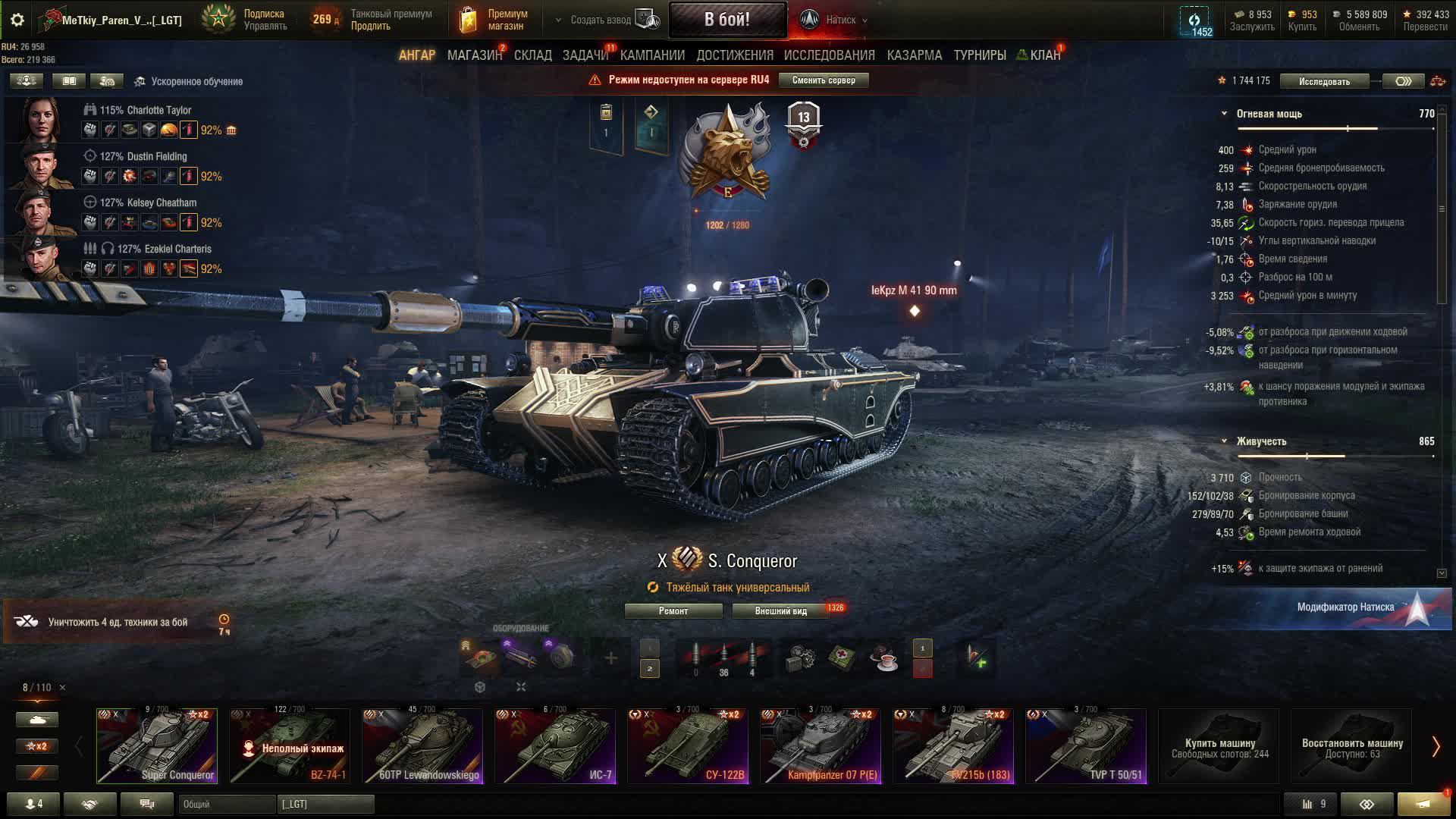Open the КАЗАРМА tab

[914, 55]
